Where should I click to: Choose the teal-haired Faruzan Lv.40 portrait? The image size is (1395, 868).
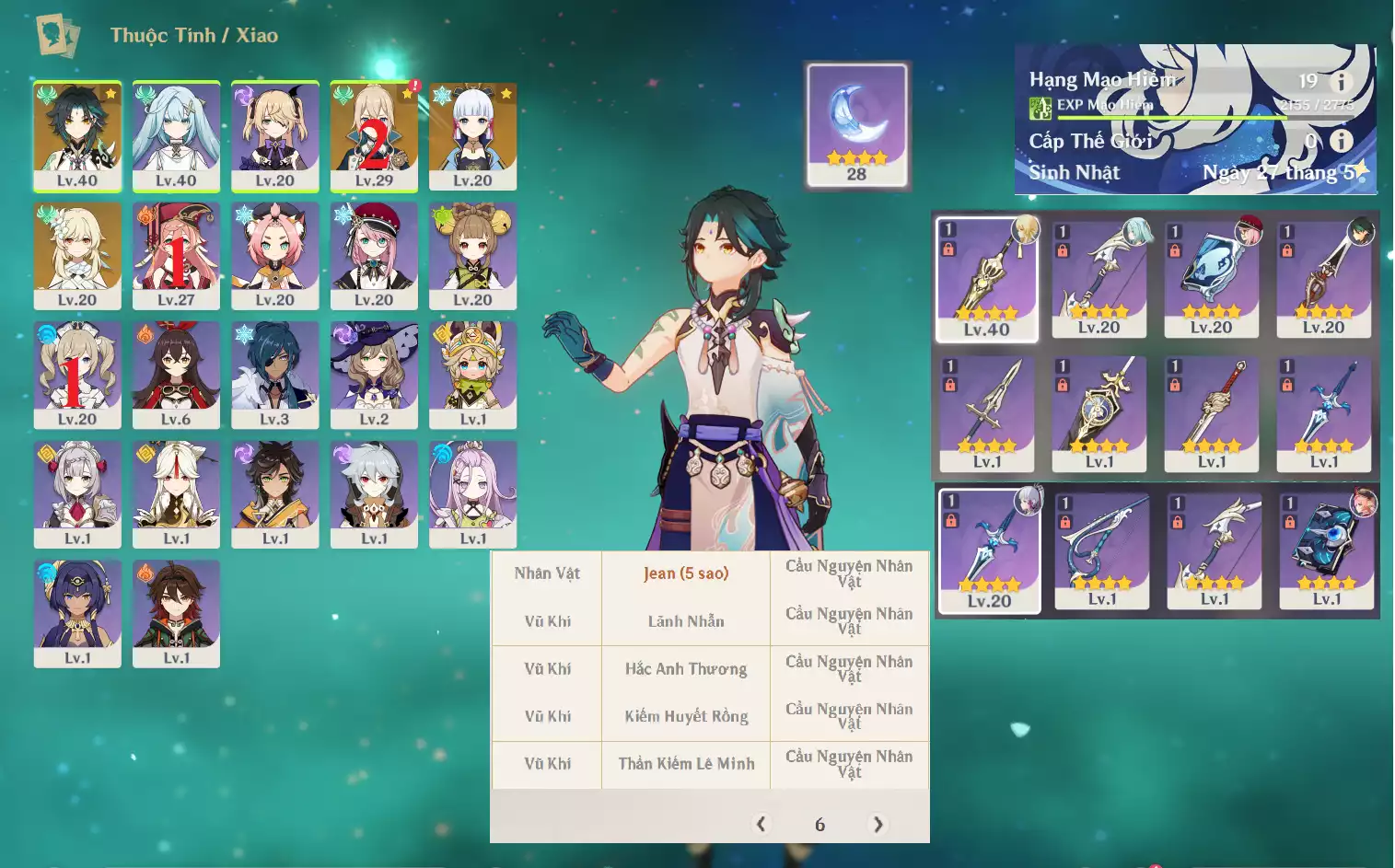click(176, 135)
